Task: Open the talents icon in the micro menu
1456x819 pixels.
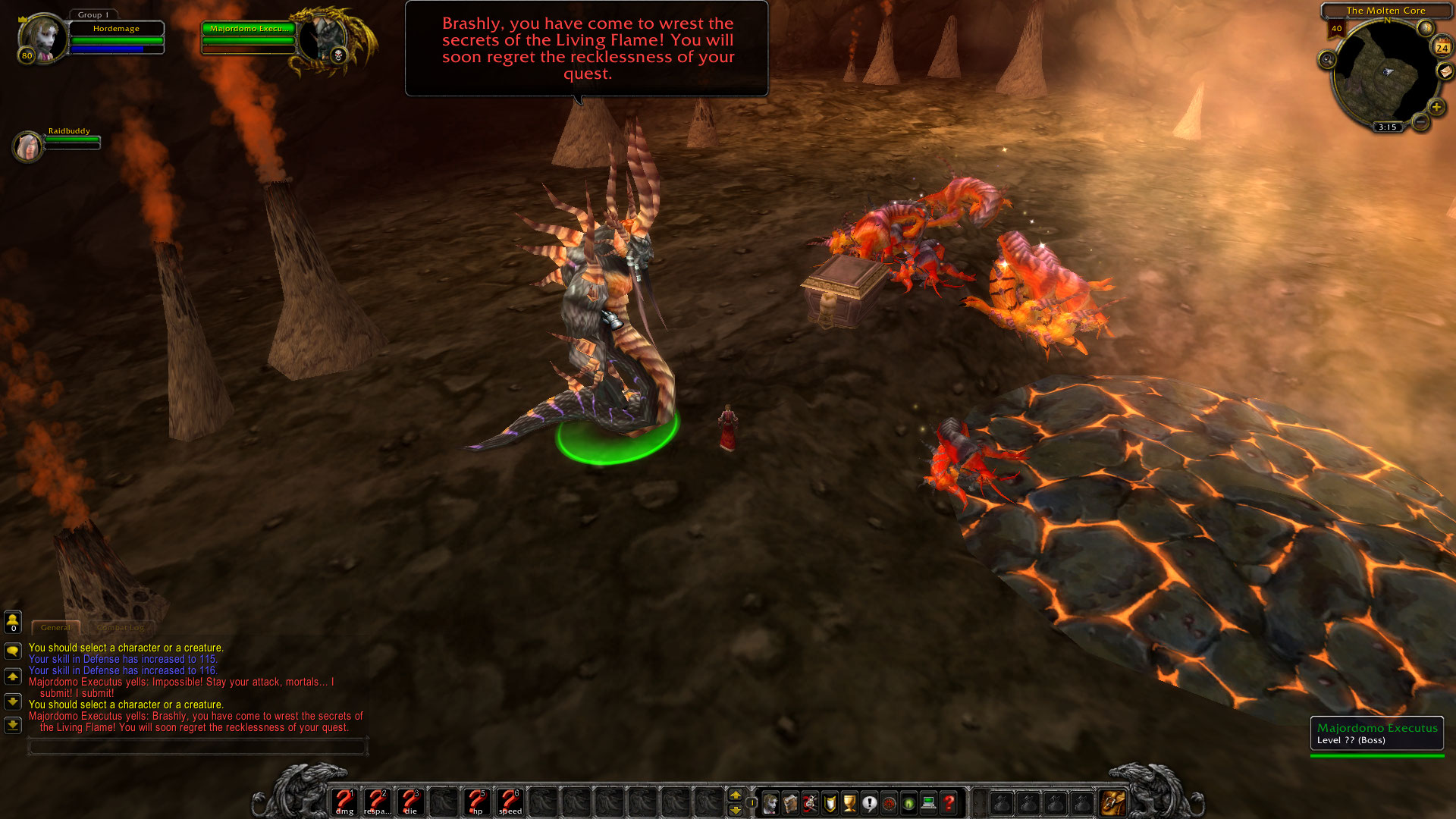Action: coord(810,802)
